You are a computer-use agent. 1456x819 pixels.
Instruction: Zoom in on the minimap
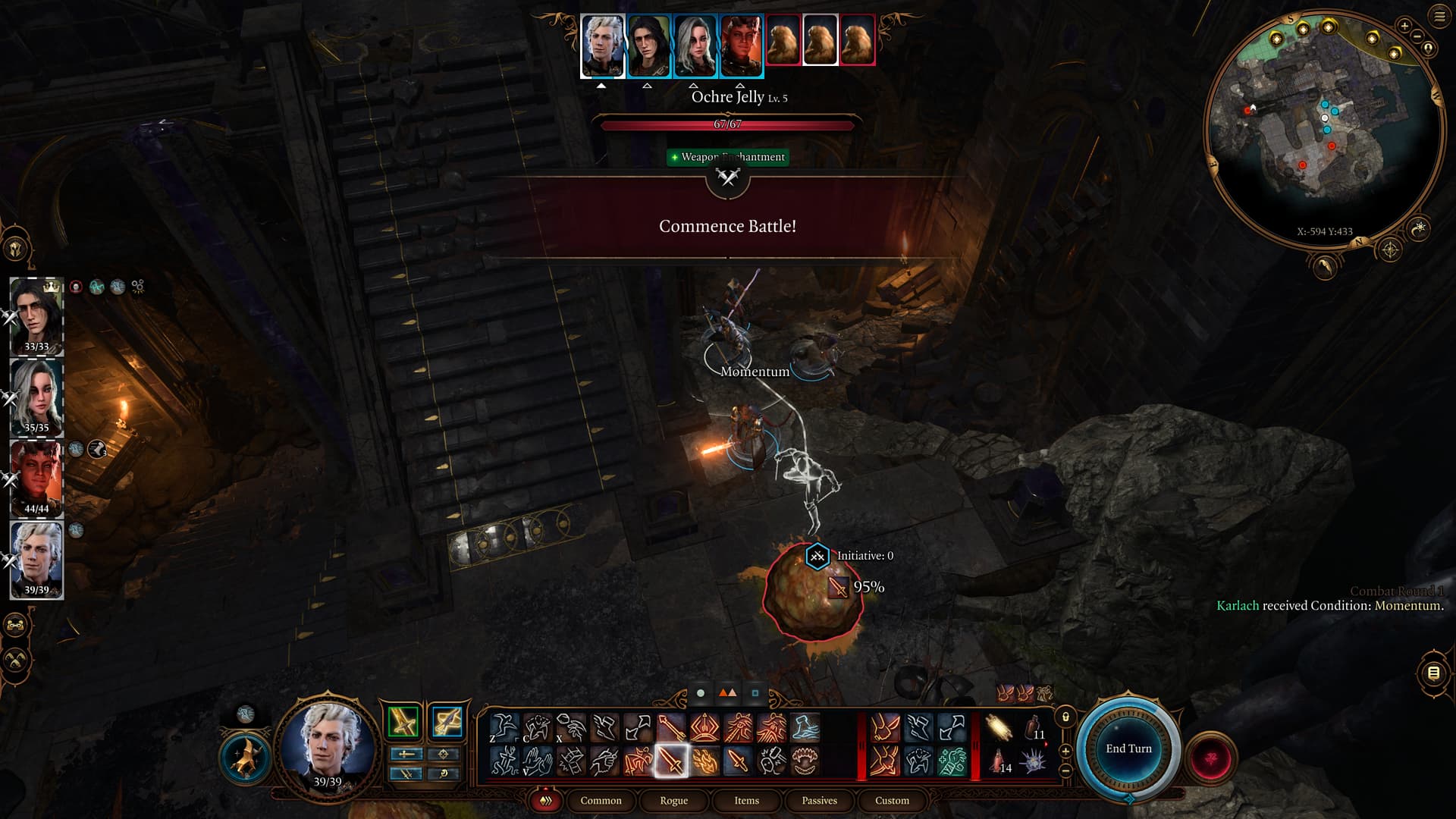click(x=1404, y=26)
